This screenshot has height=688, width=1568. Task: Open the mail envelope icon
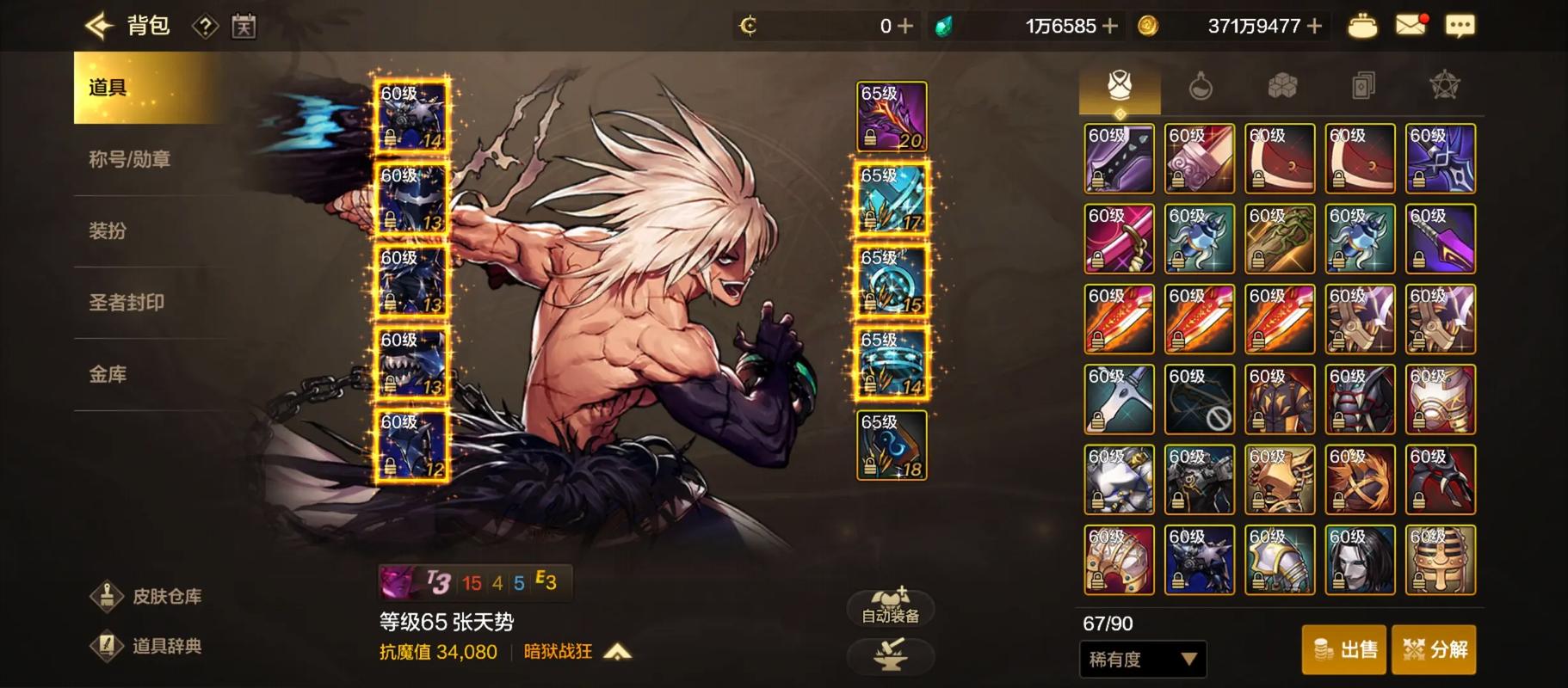coord(1411,26)
